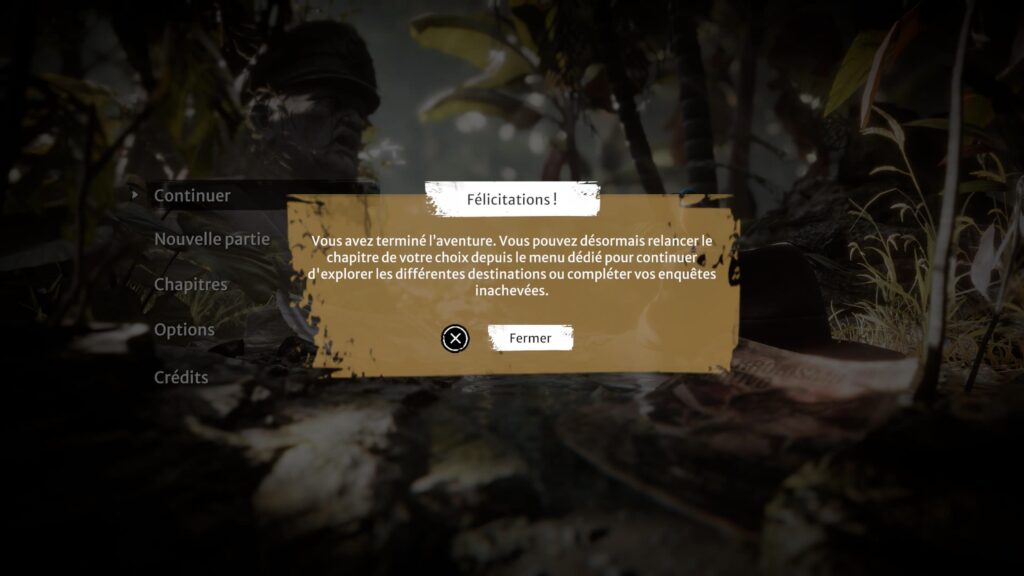Open the Chapitres menu
Screen dimensions: 1024x576
tap(190, 284)
